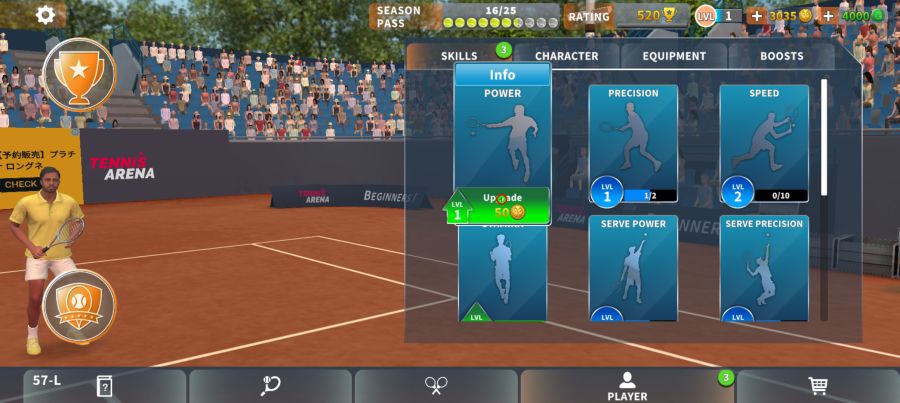Open the Boosts tab
The height and width of the screenshot is (403, 900).
pos(781,56)
